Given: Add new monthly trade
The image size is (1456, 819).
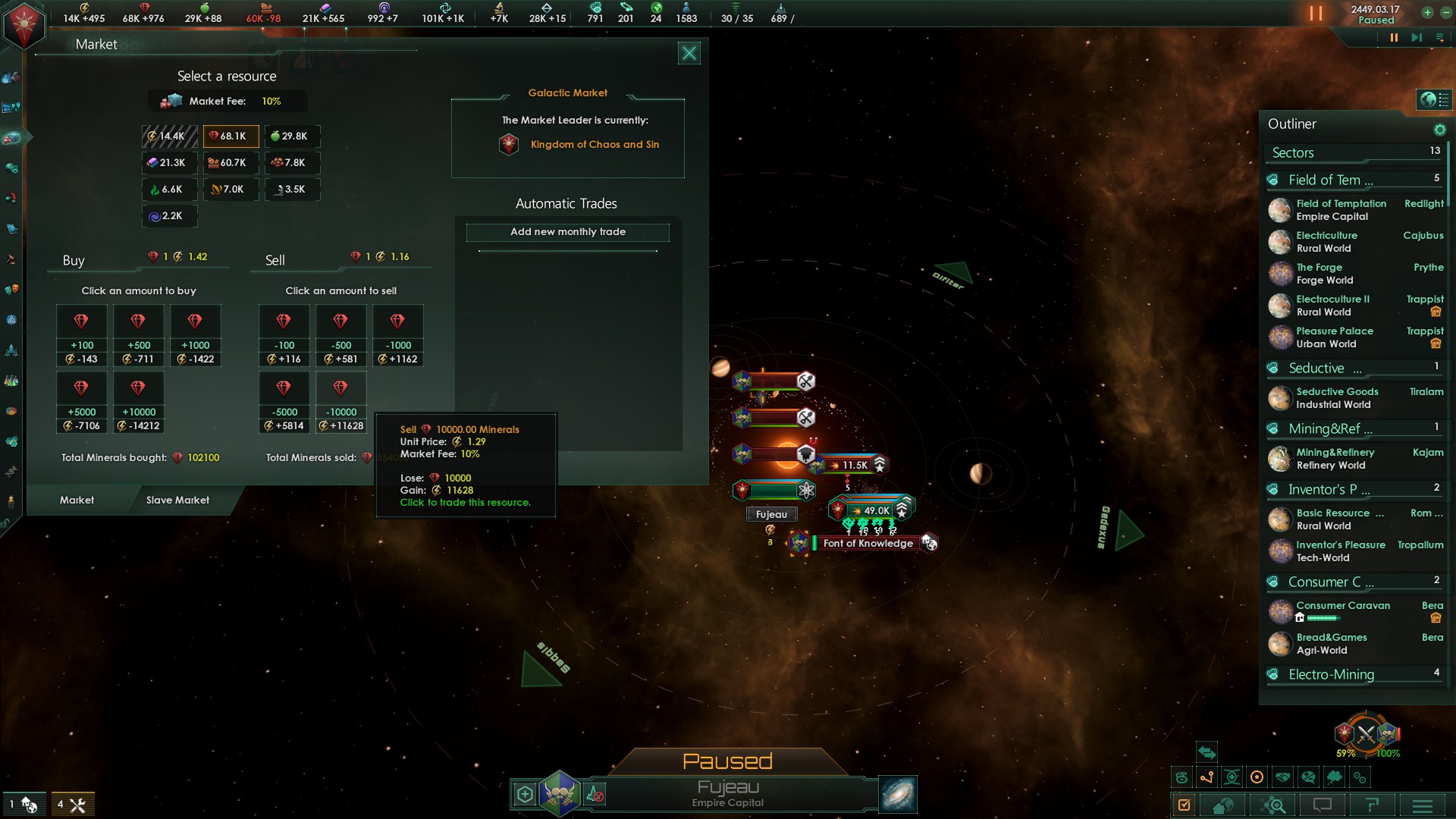Looking at the screenshot, I should point(567,232).
